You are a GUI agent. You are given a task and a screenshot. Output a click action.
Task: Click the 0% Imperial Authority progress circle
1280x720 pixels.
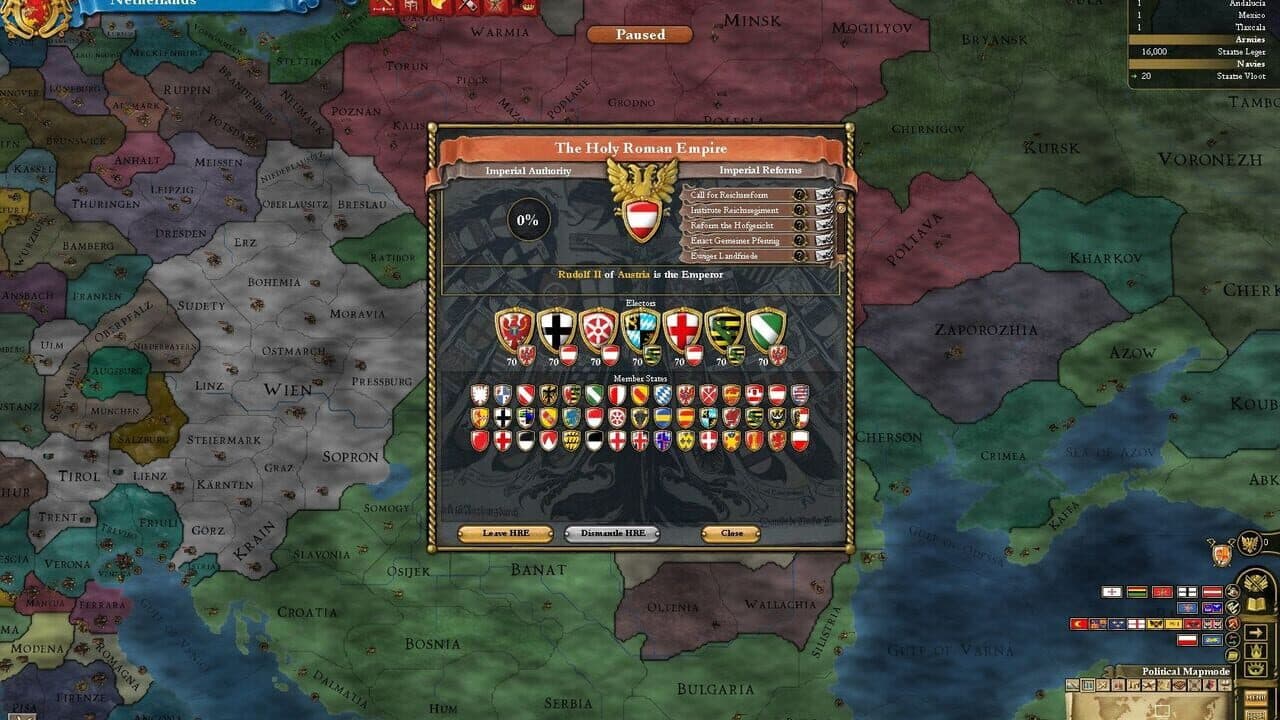(x=527, y=218)
